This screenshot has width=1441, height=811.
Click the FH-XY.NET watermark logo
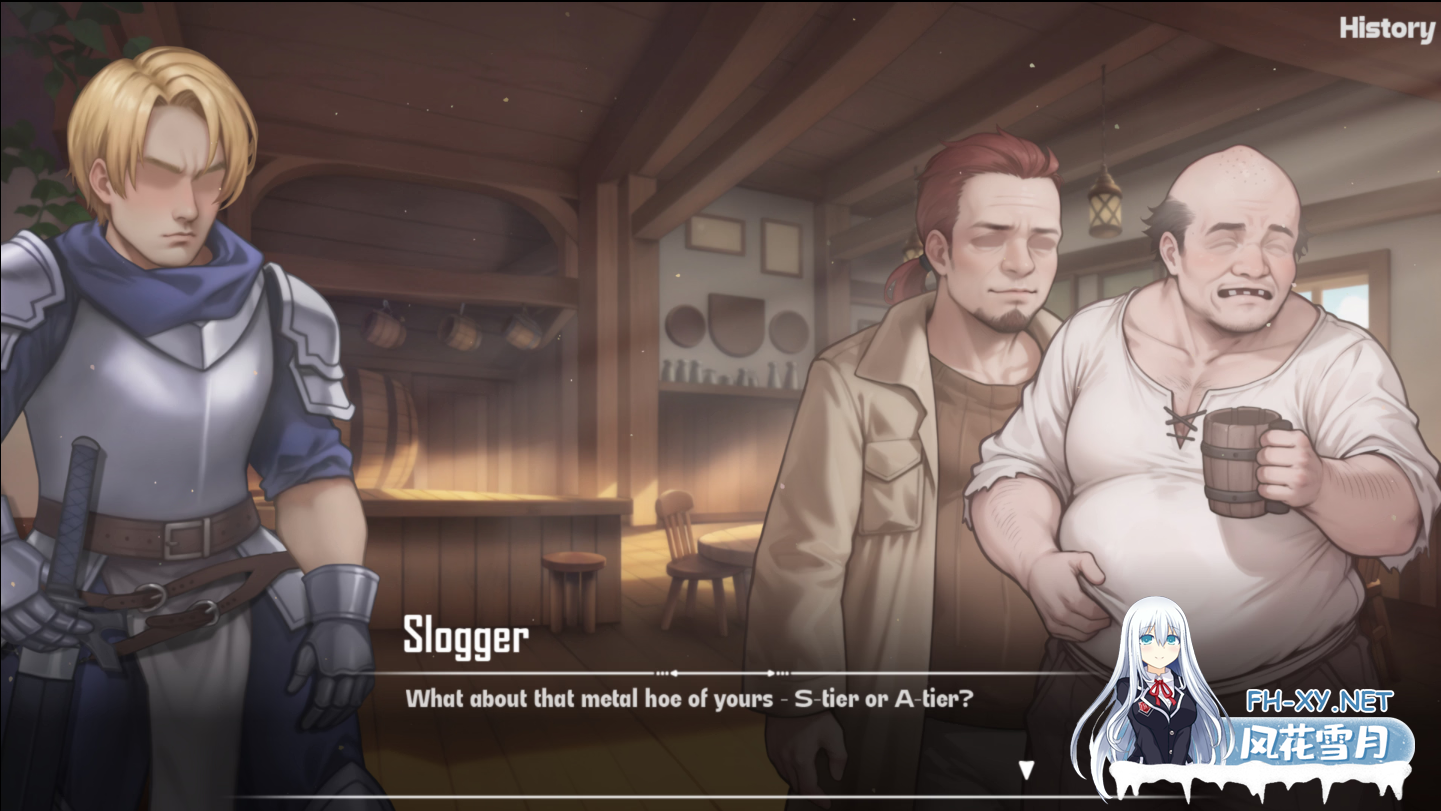pyautogui.click(x=1319, y=702)
